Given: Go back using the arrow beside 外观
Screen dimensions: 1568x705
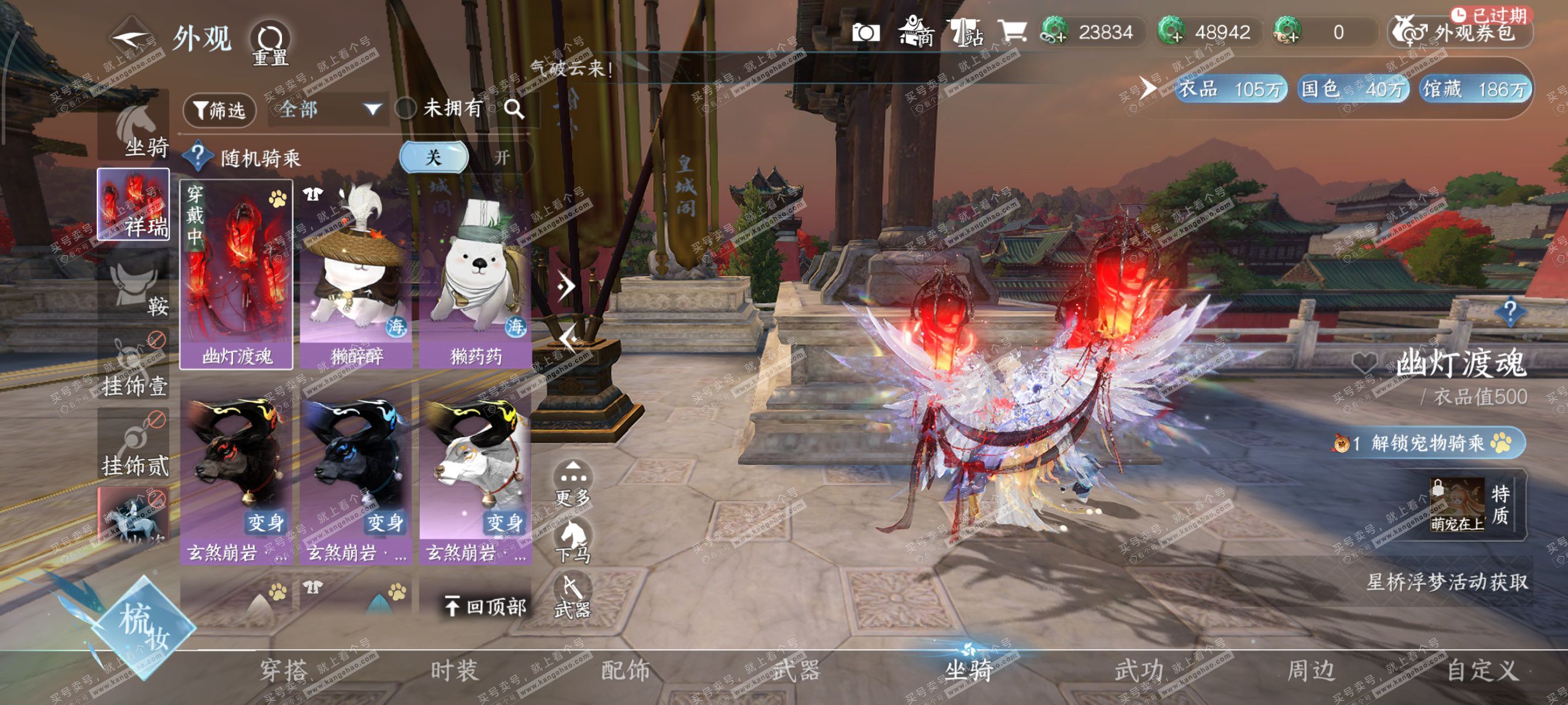Looking at the screenshot, I should 130,38.
